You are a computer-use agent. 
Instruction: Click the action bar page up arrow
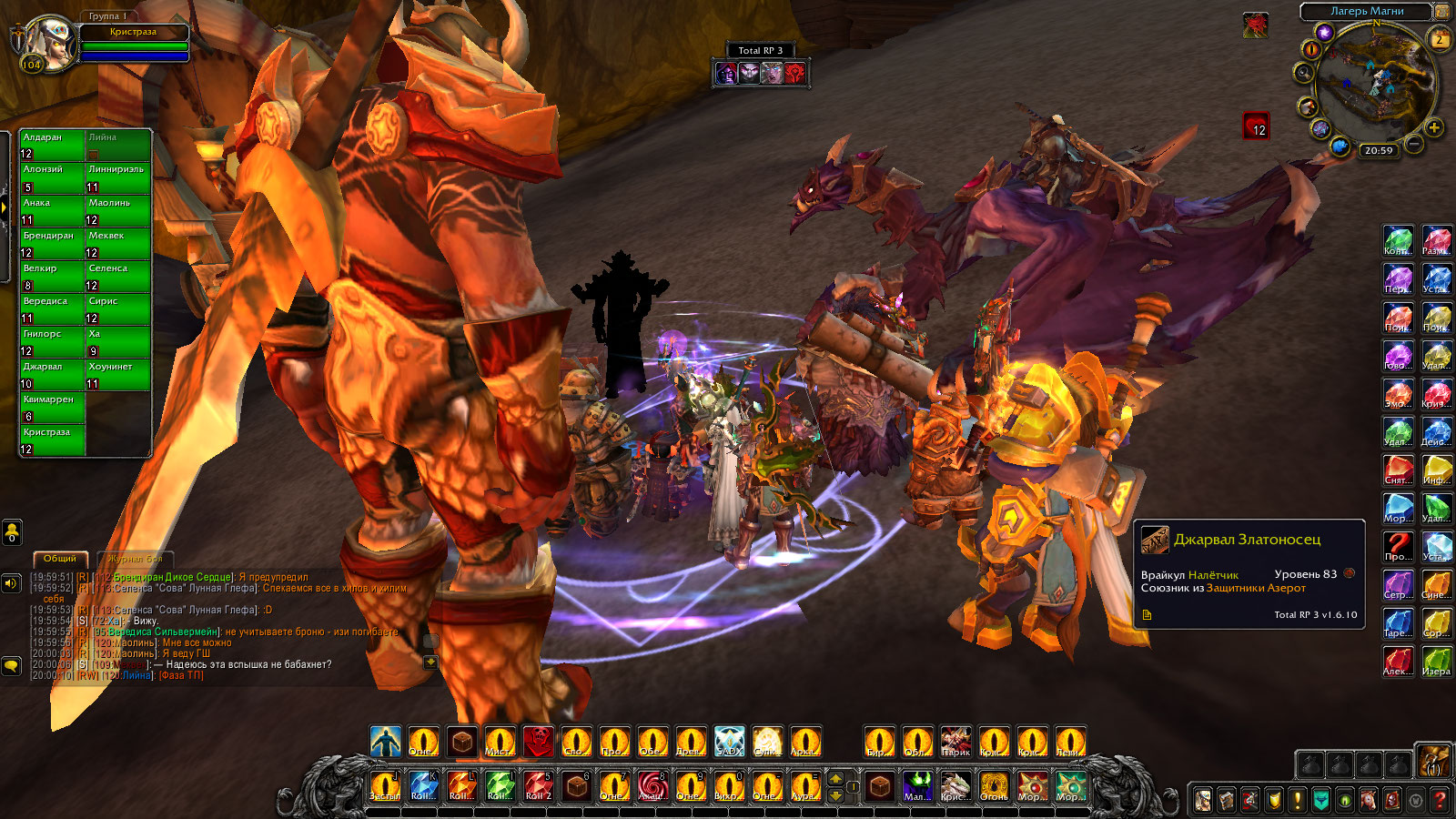836,778
